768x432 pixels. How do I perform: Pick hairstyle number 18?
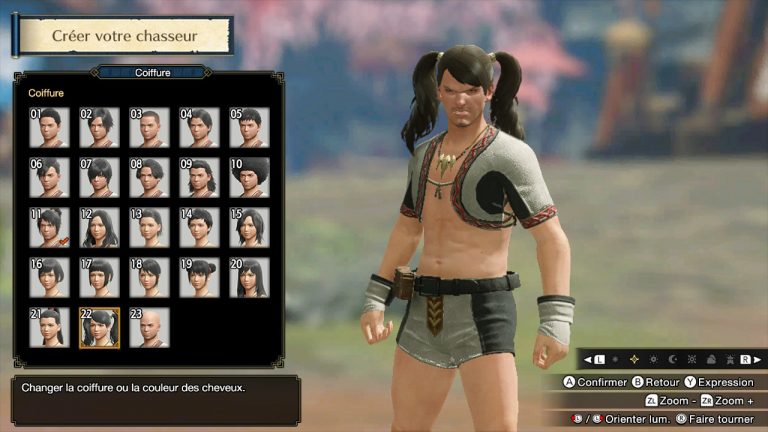click(149, 278)
